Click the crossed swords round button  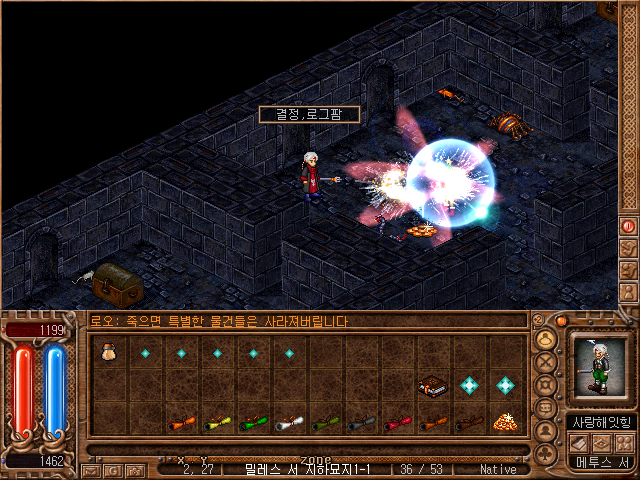(x=546, y=361)
